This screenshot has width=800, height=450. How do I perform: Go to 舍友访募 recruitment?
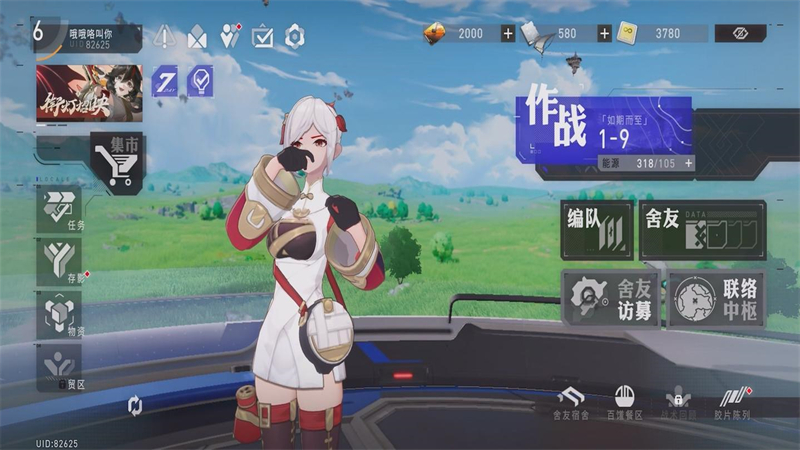point(610,298)
